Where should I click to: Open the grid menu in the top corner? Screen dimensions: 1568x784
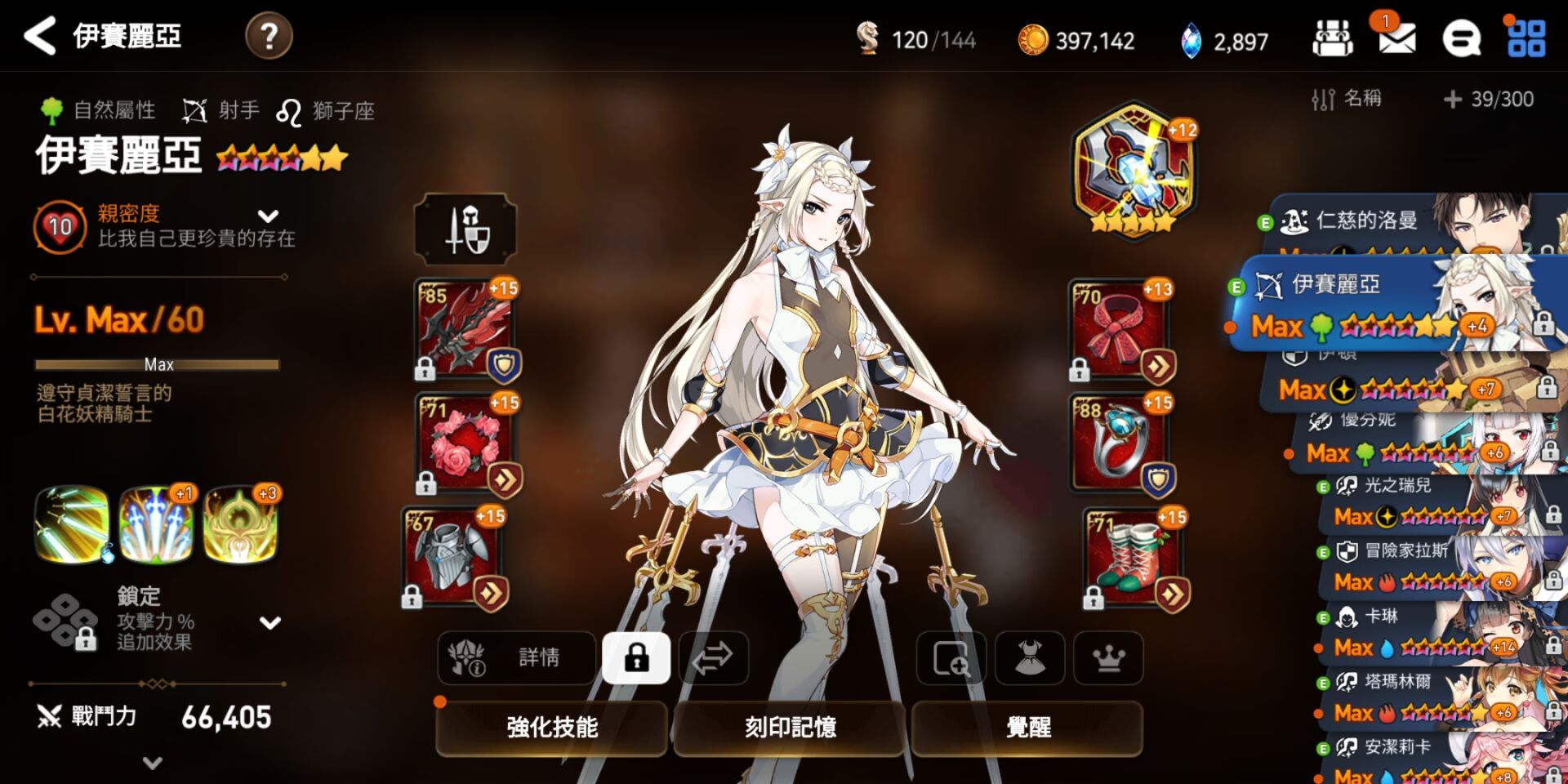coord(1529,38)
